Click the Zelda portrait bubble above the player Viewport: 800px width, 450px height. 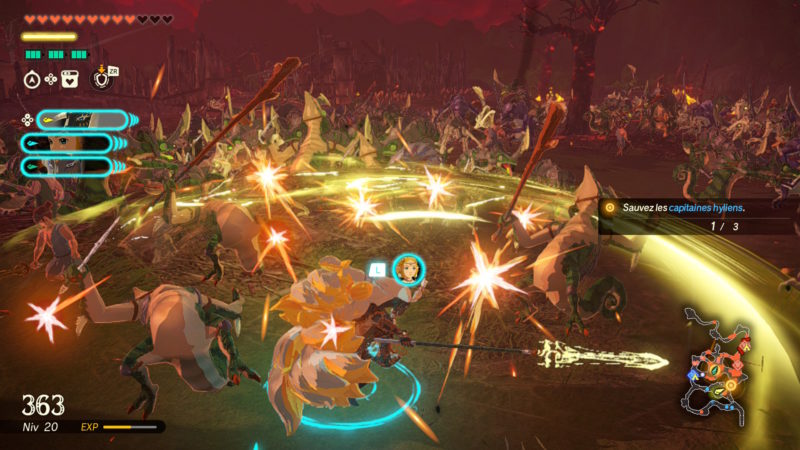pyautogui.click(x=407, y=269)
